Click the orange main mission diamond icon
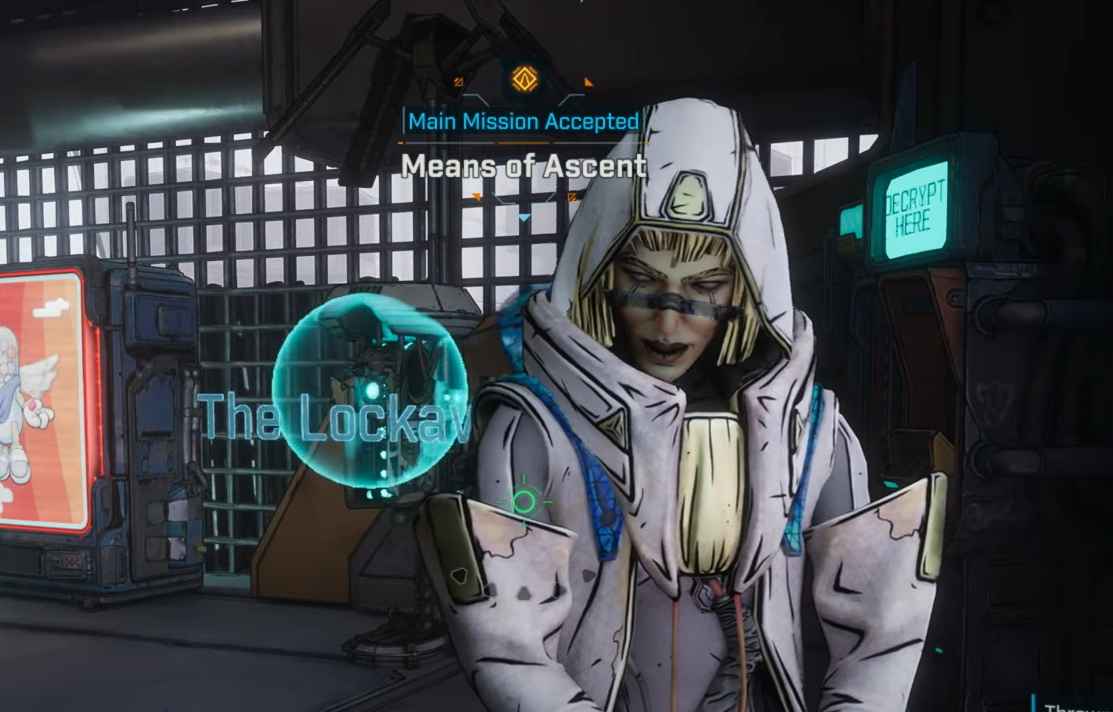1113x712 pixels. tap(524, 78)
